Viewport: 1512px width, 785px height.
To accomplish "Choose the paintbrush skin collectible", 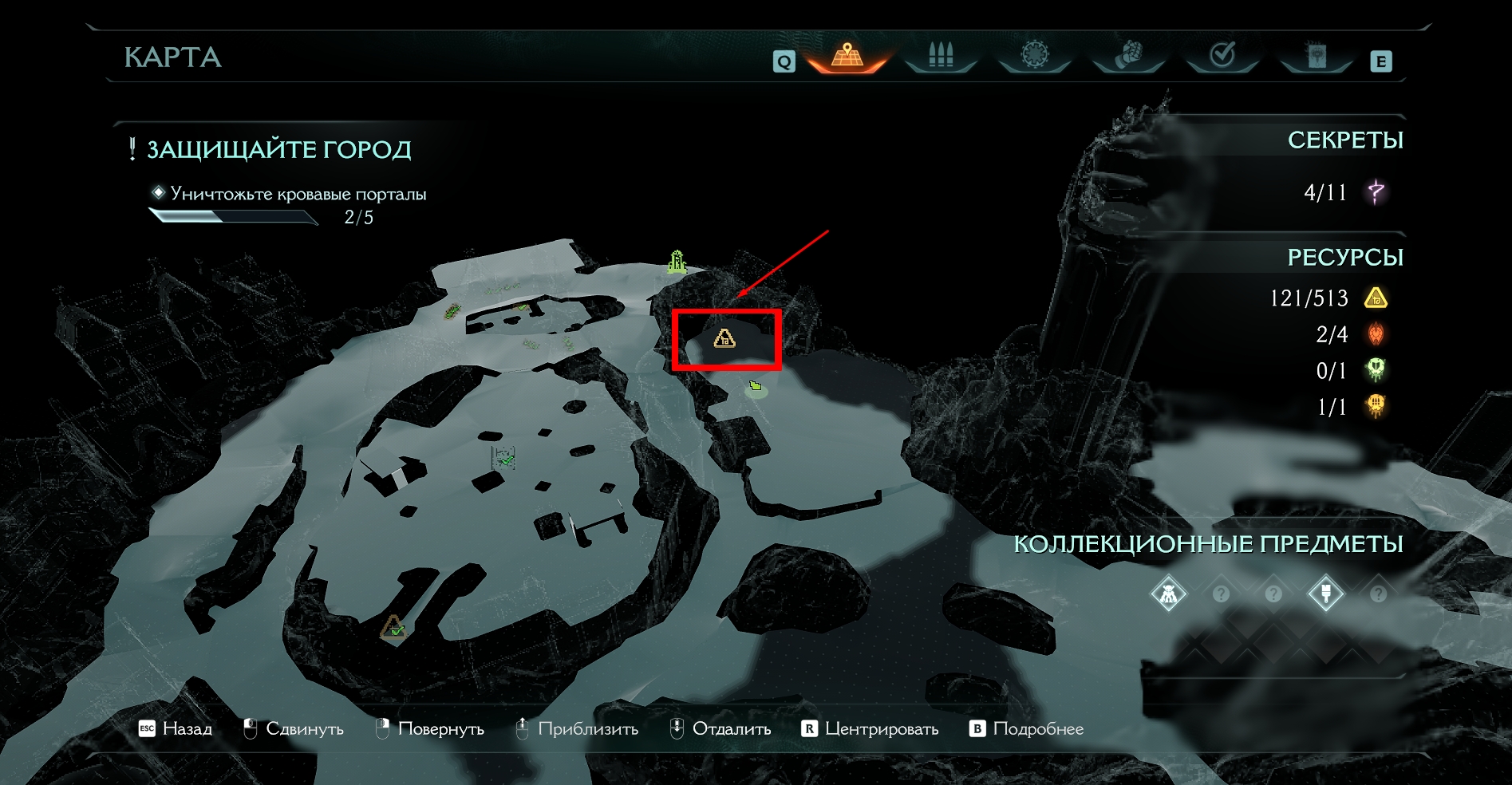I will [1325, 594].
